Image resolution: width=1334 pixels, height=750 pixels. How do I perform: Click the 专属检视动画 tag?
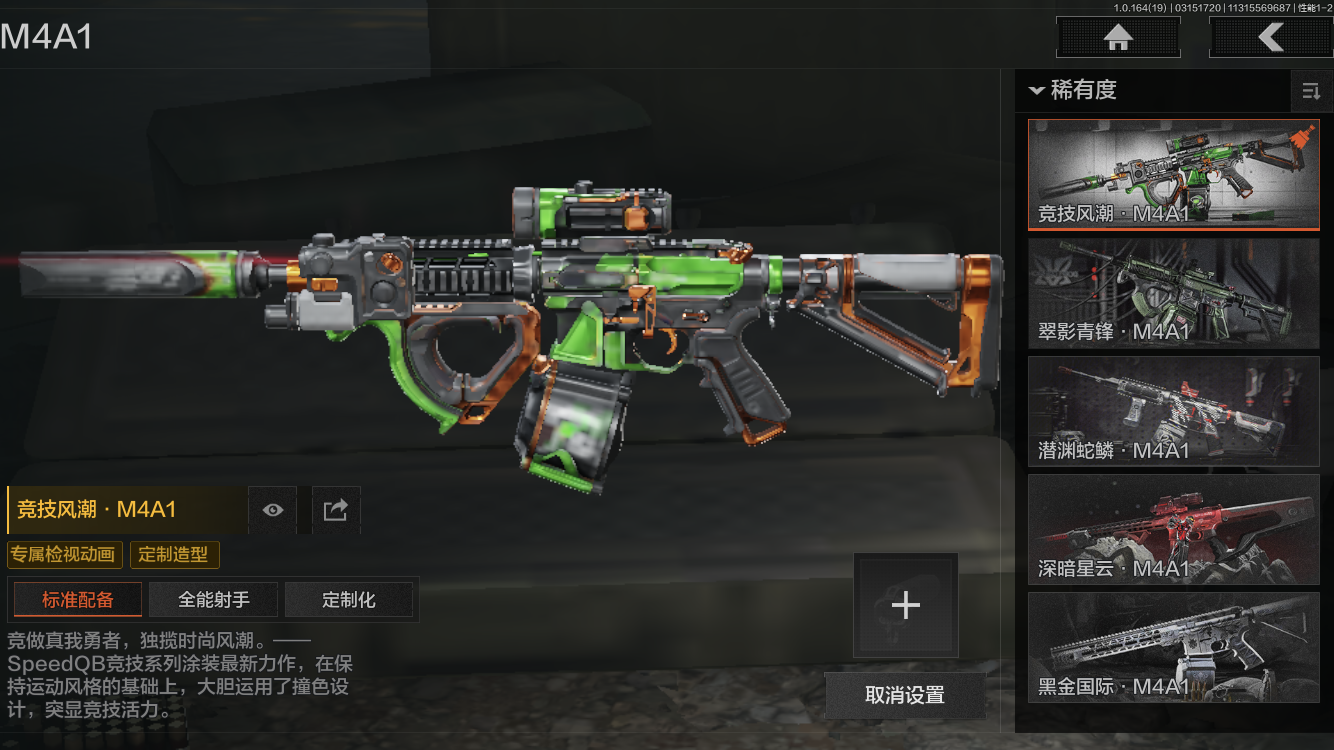pos(65,554)
